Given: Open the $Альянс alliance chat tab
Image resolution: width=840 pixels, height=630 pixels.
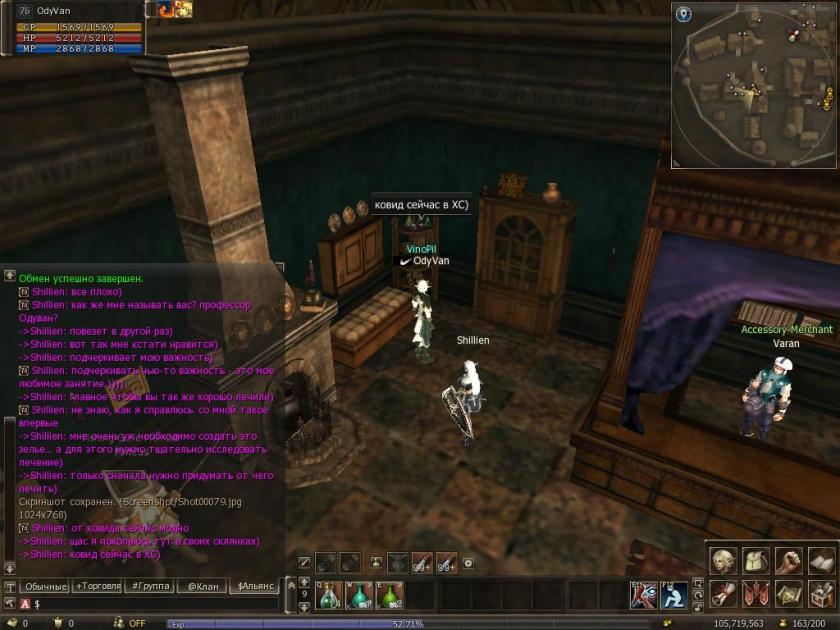Looking at the screenshot, I should tap(254, 586).
